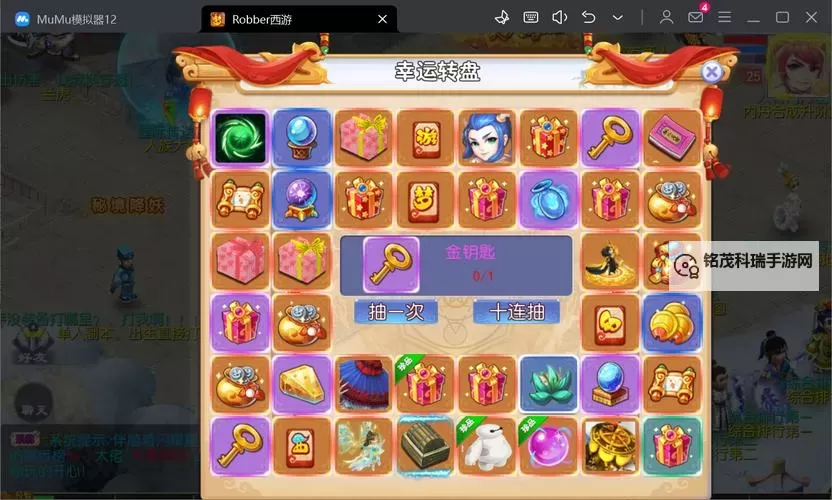This screenshot has height=500, width=832.
Task: Close the Robber西游 emulator tab
Action: tap(382, 19)
